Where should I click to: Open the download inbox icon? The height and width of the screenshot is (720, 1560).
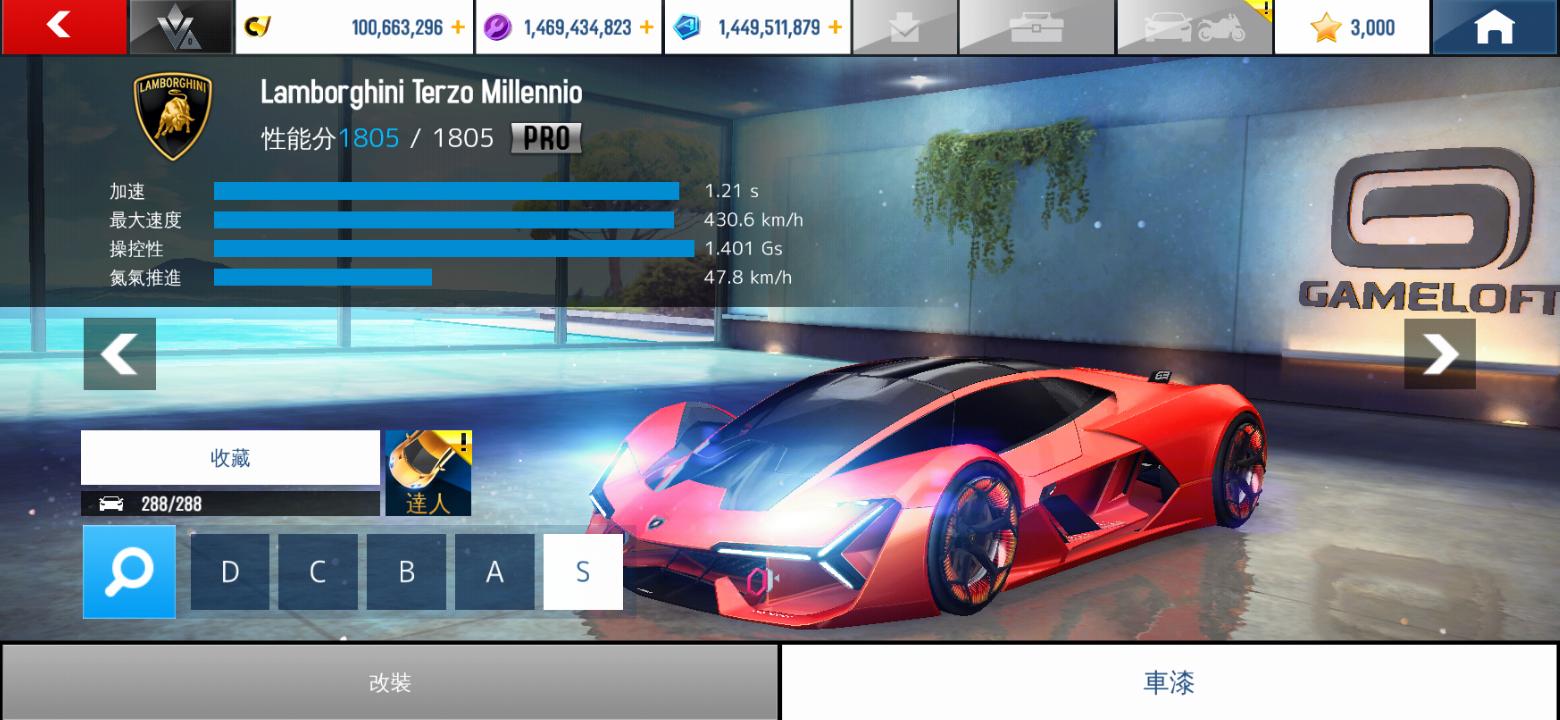[904, 28]
